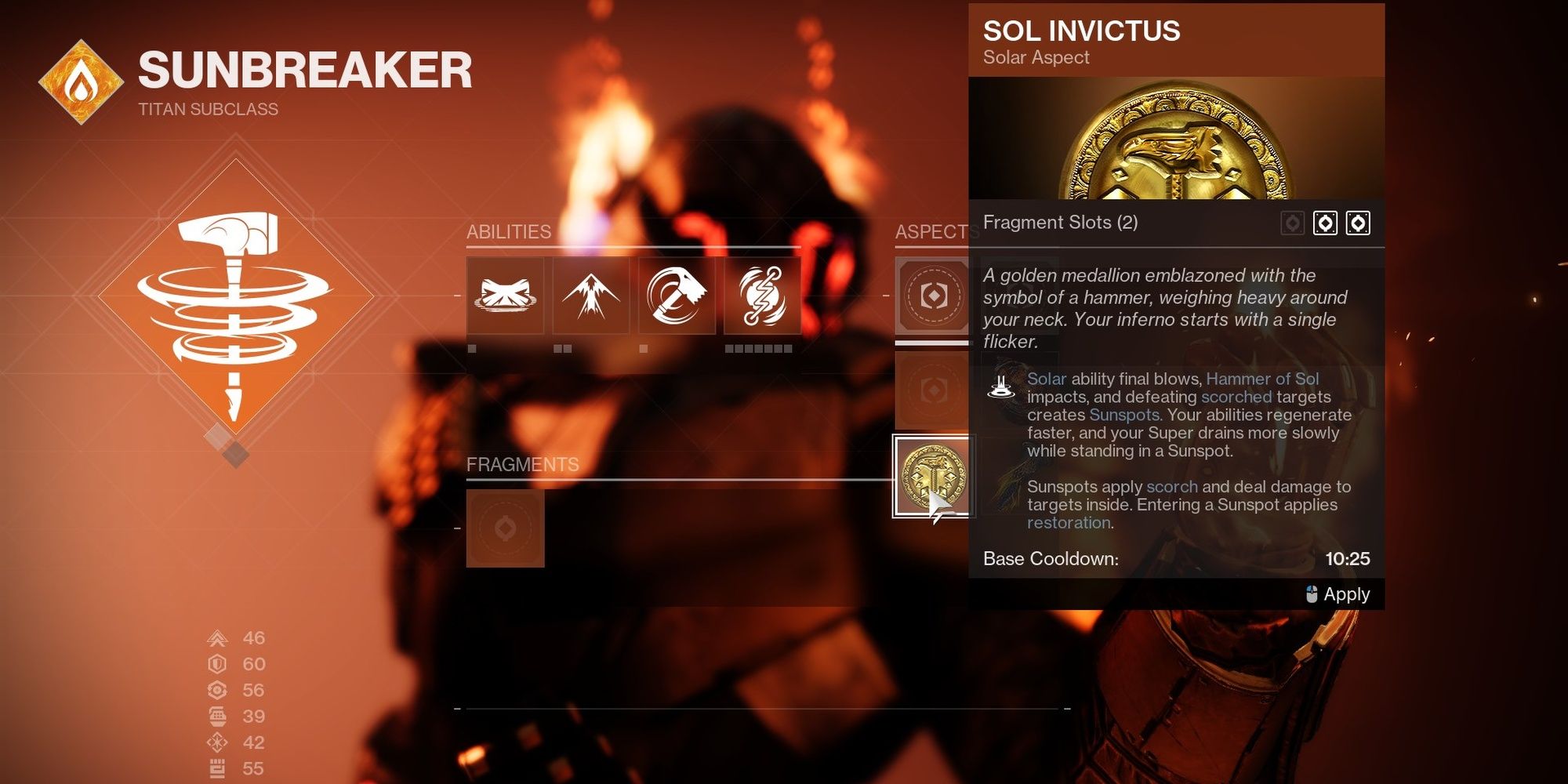1568x784 pixels.
Task: Select the Towering Barricade class ability icon
Action: tap(506, 296)
